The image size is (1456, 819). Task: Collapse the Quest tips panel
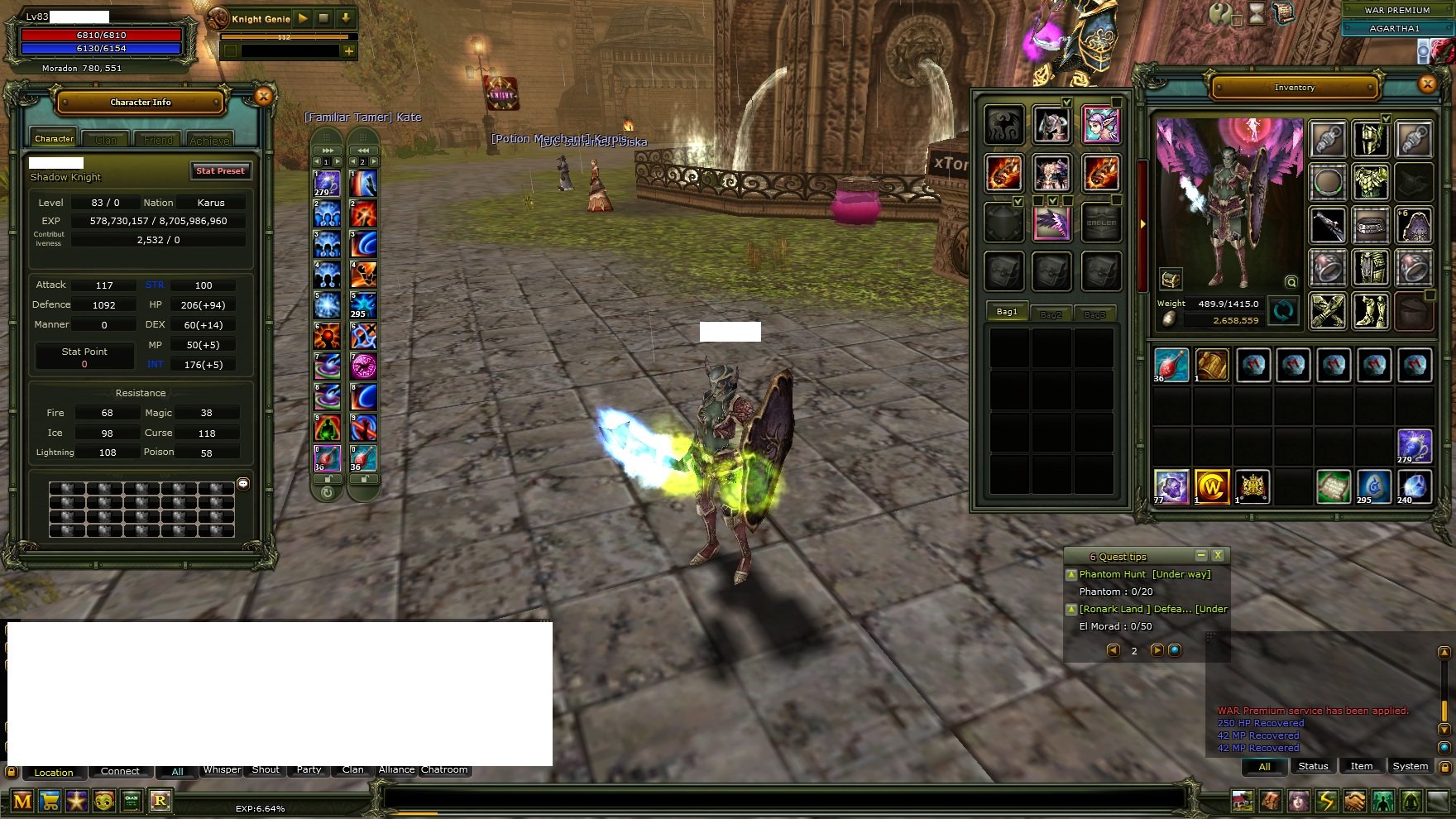click(1202, 555)
